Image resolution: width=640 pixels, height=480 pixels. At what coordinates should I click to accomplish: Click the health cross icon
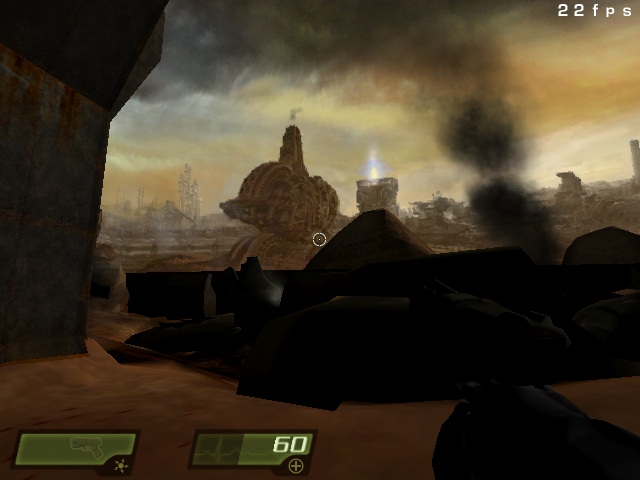[295, 466]
